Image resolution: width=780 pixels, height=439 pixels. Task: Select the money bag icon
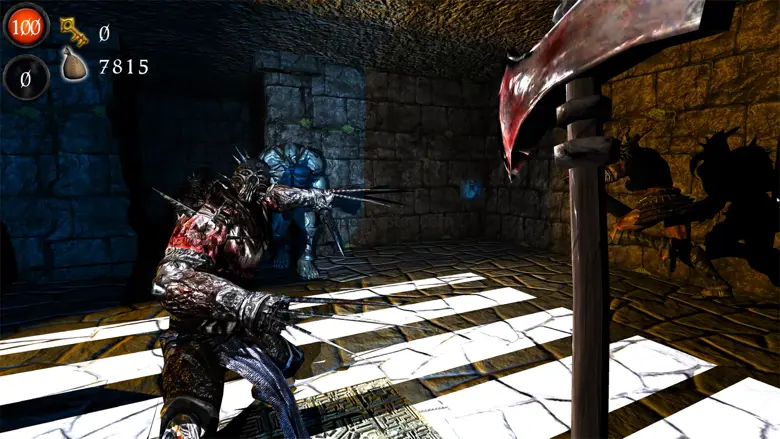[75, 68]
